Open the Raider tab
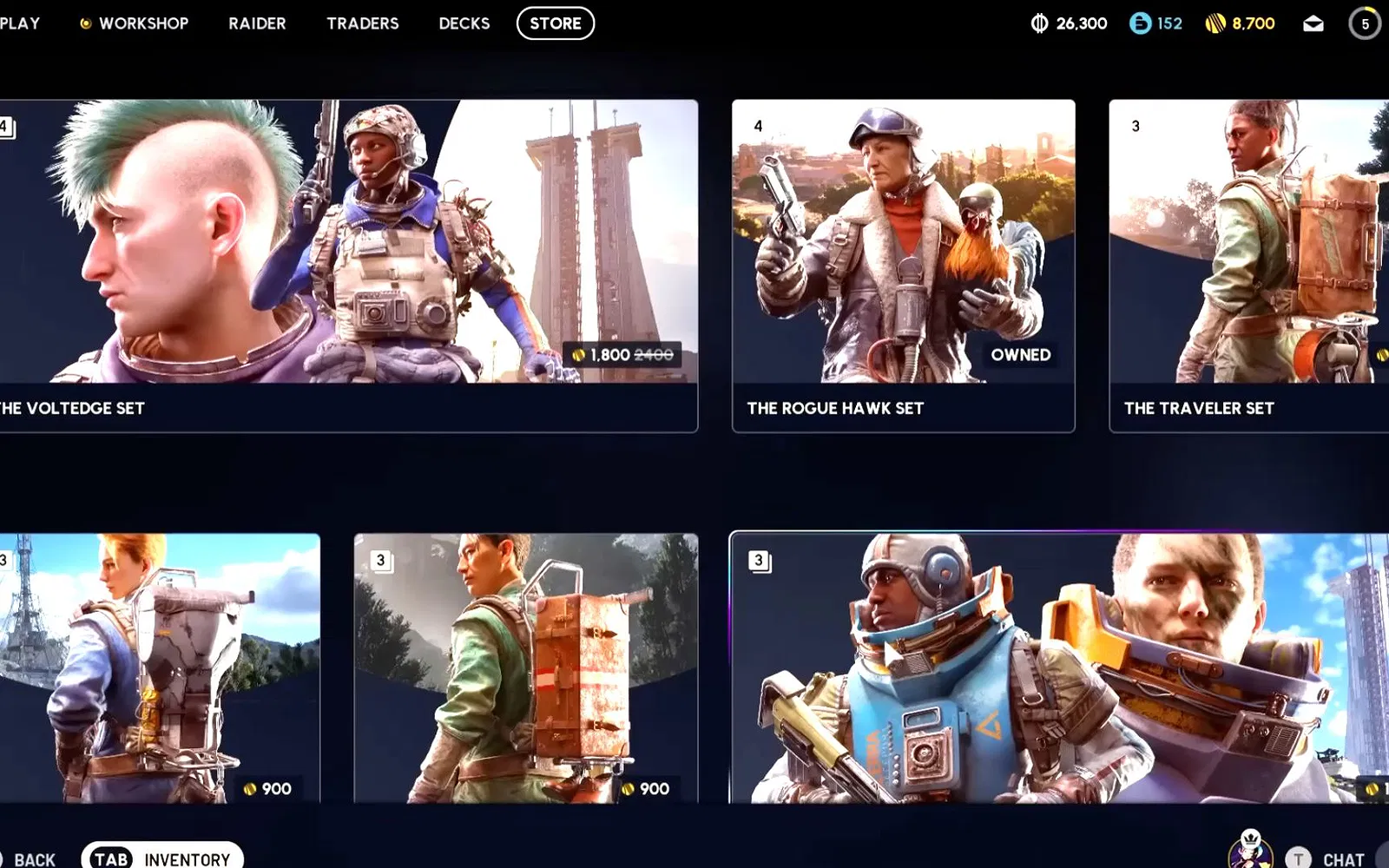 pos(257,23)
